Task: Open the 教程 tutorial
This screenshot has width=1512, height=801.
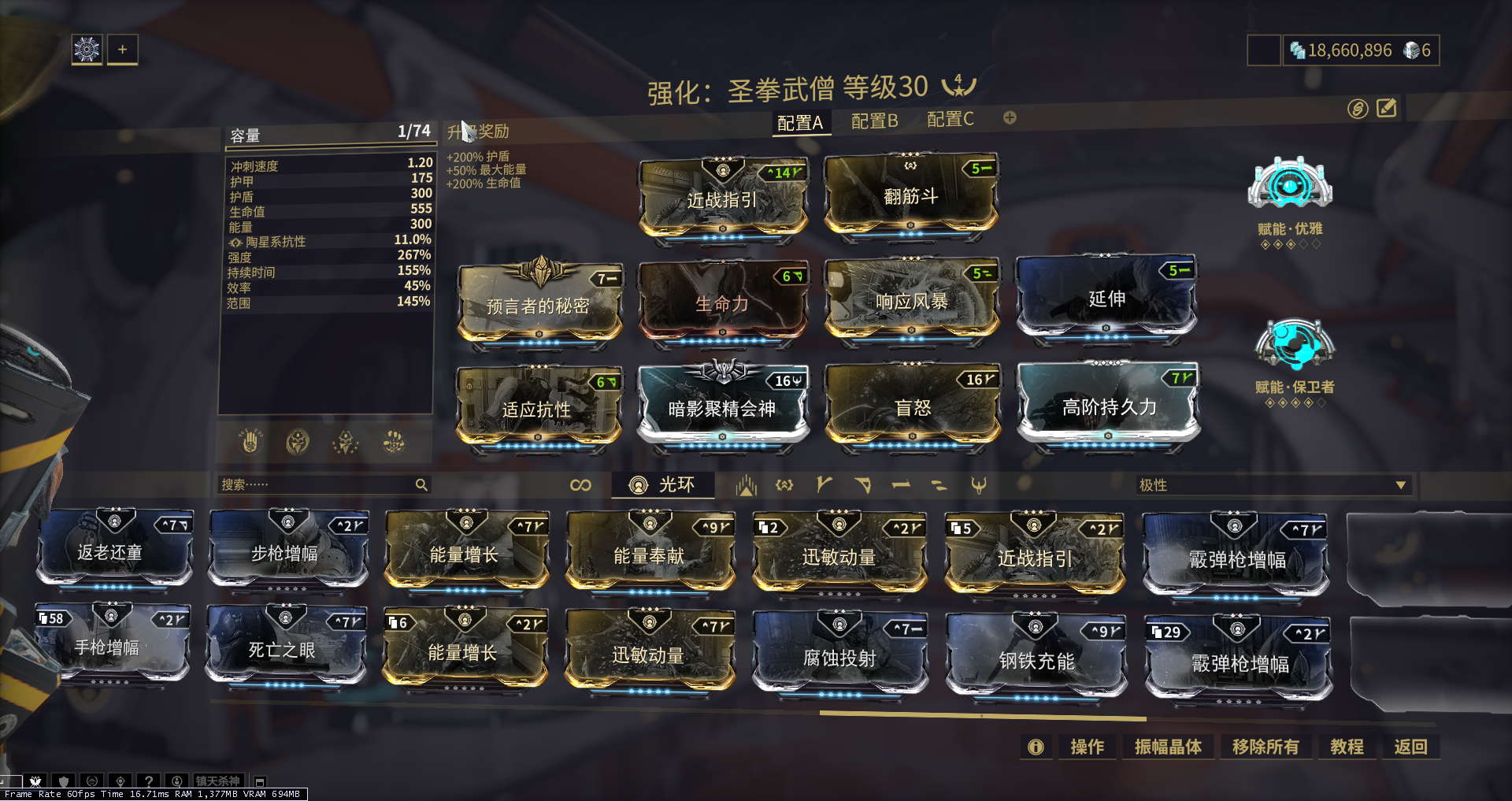Action: point(1347,747)
